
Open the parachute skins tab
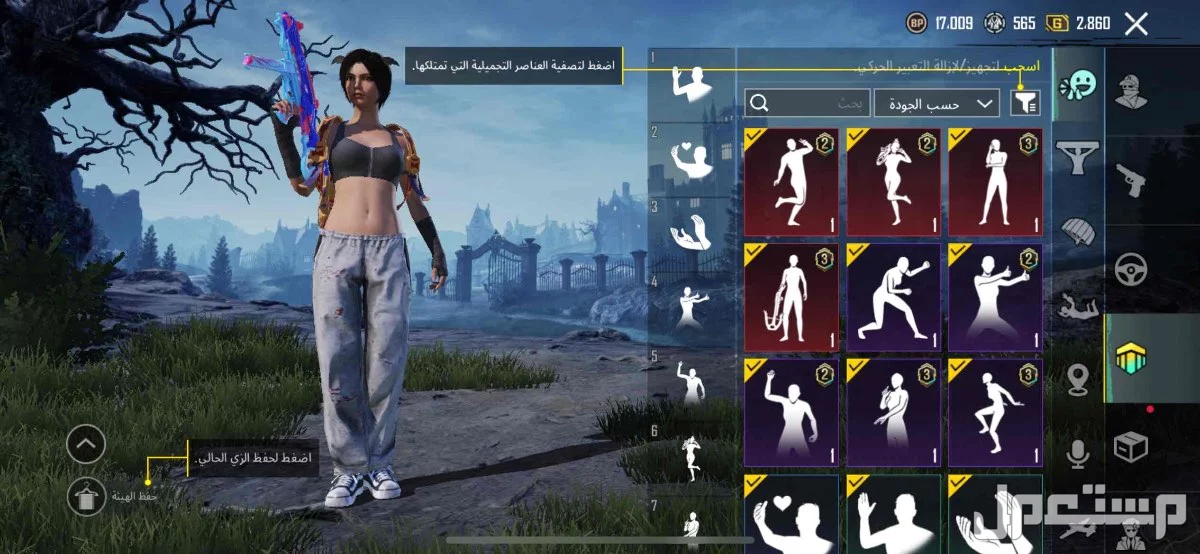point(1078,231)
